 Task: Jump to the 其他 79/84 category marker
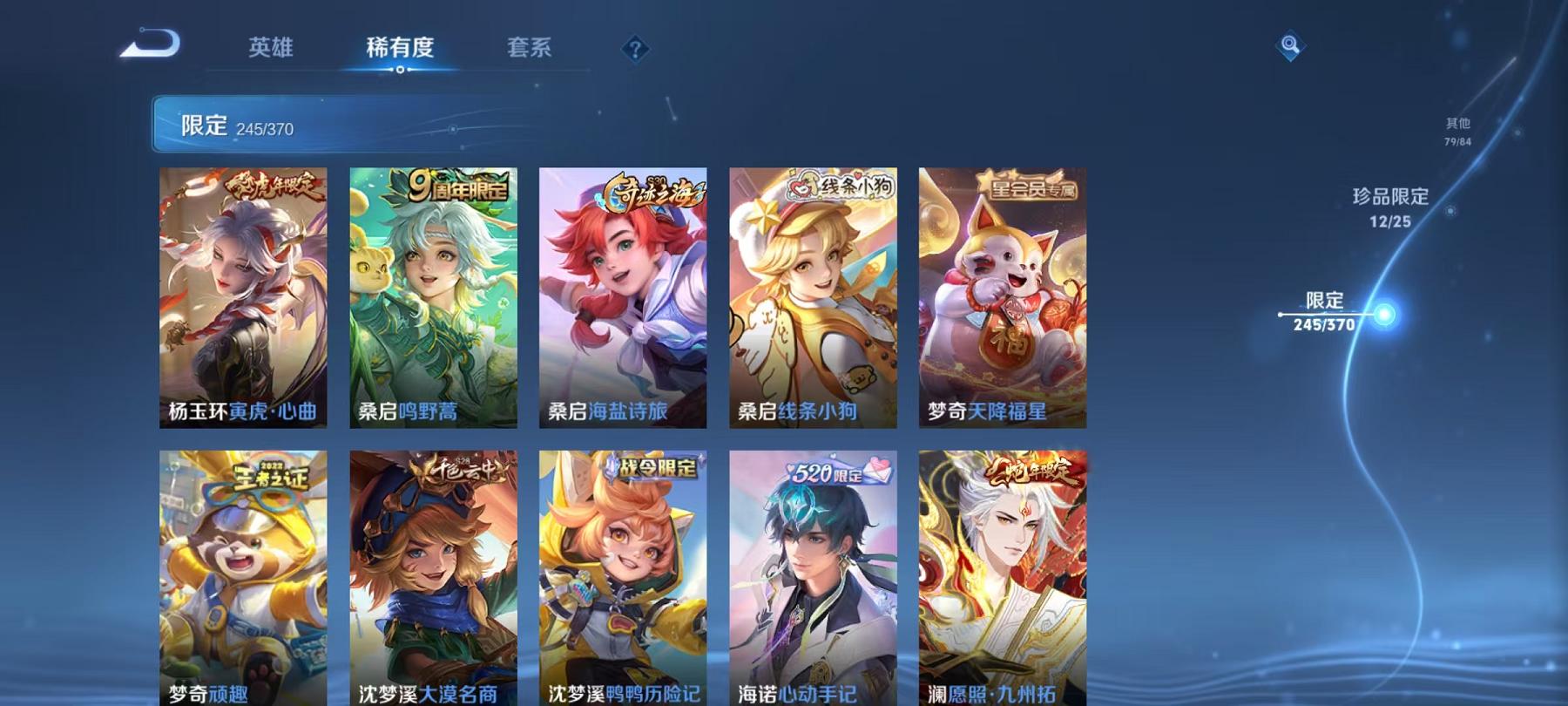(x=1456, y=131)
